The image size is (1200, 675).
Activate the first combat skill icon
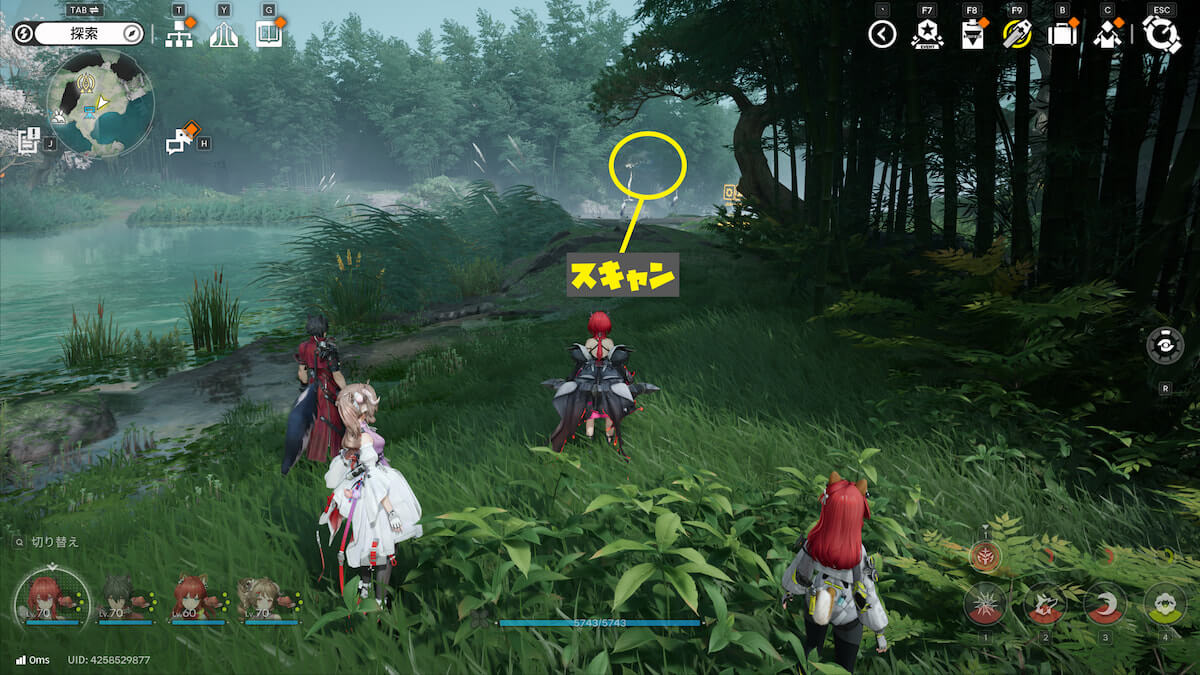point(985,604)
